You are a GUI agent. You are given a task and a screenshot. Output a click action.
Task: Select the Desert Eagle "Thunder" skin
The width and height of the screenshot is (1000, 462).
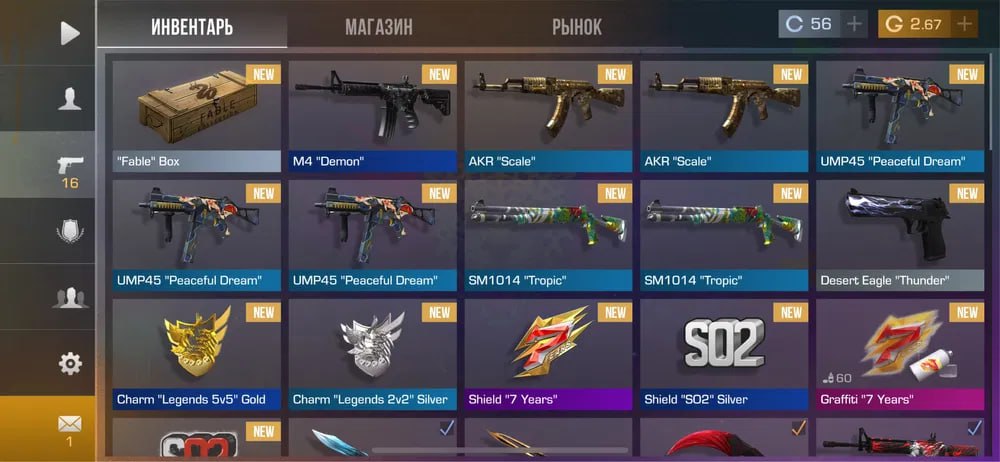[900, 235]
